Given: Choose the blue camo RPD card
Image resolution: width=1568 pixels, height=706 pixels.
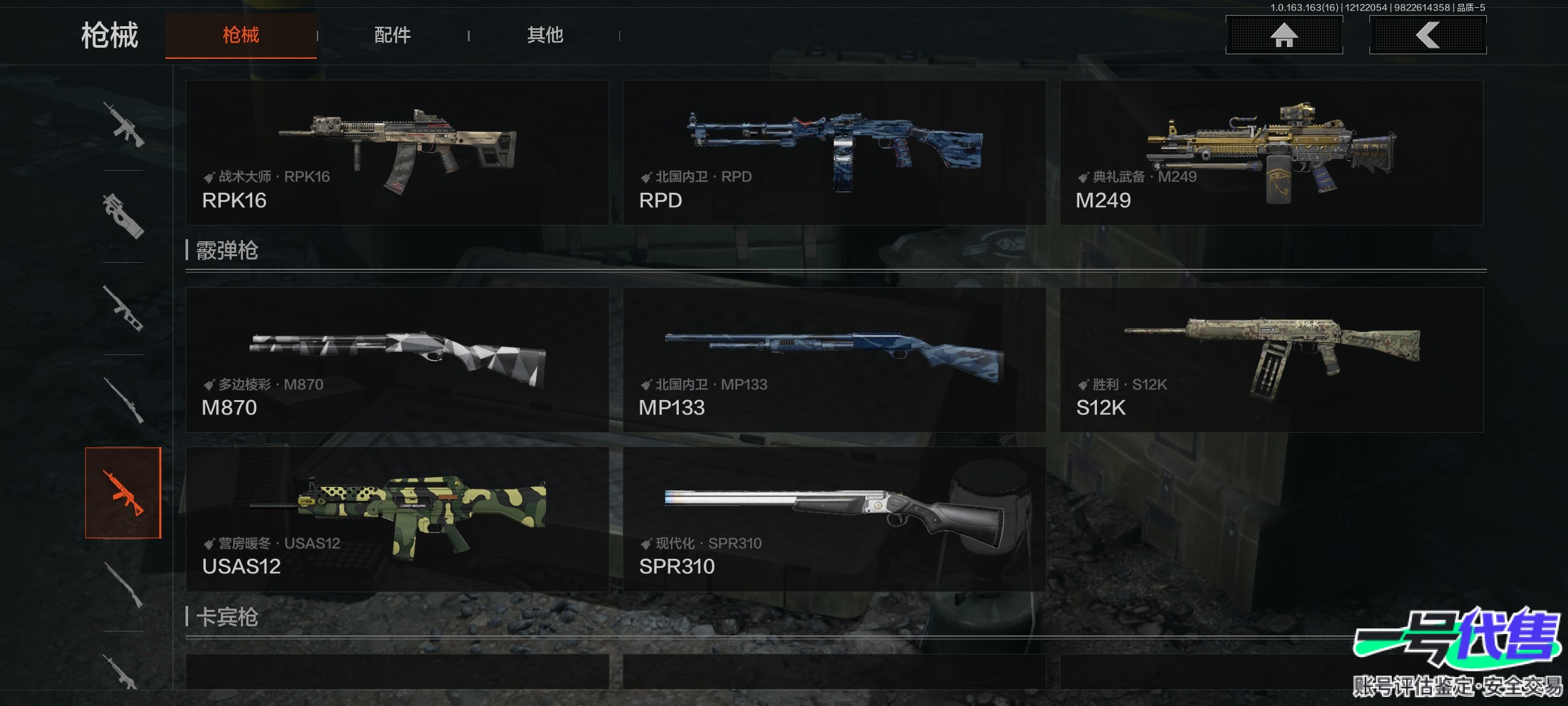Looking at the screenshot, I should point(834,152).
